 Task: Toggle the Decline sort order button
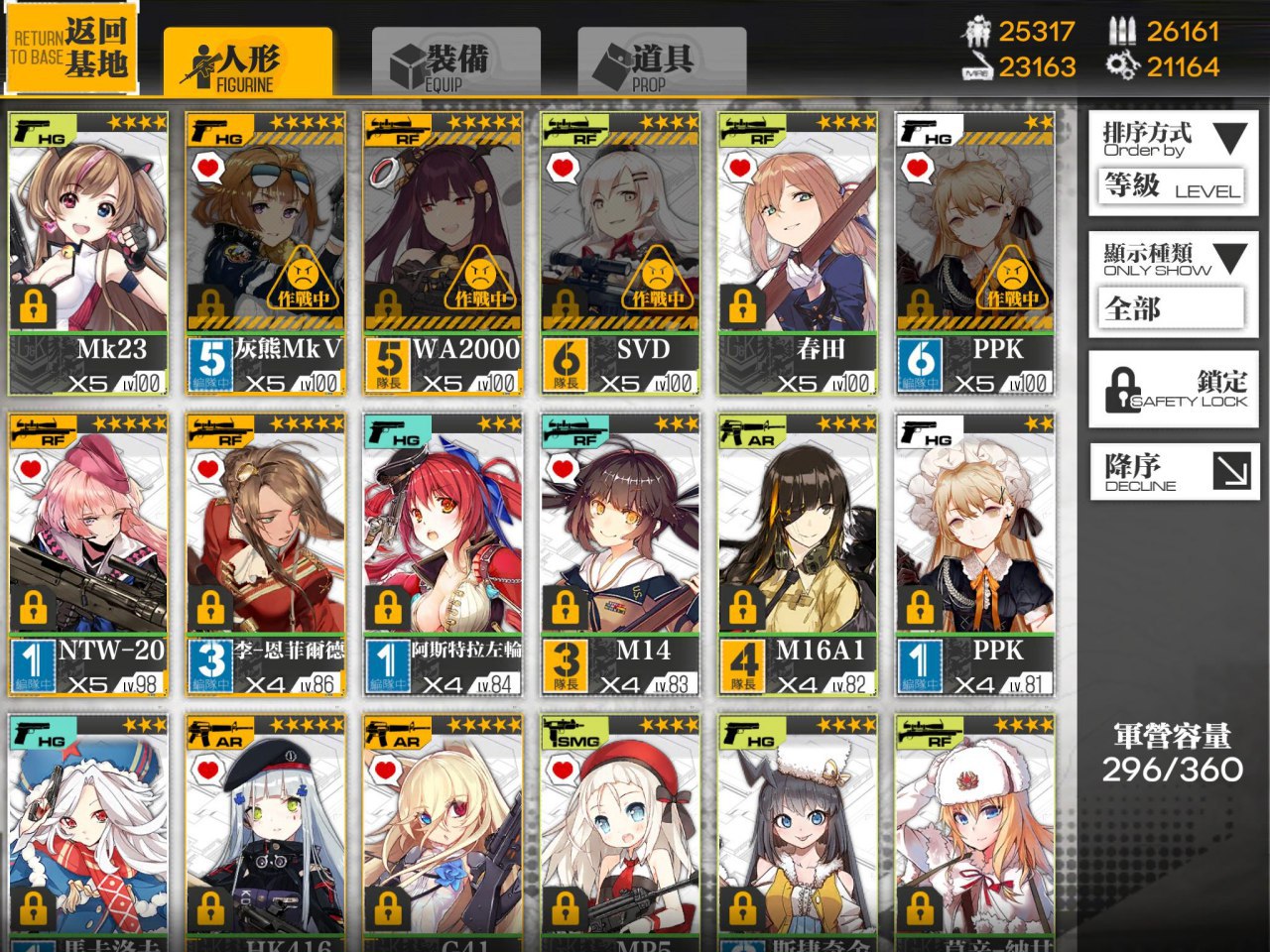[x=1173, y=471]
